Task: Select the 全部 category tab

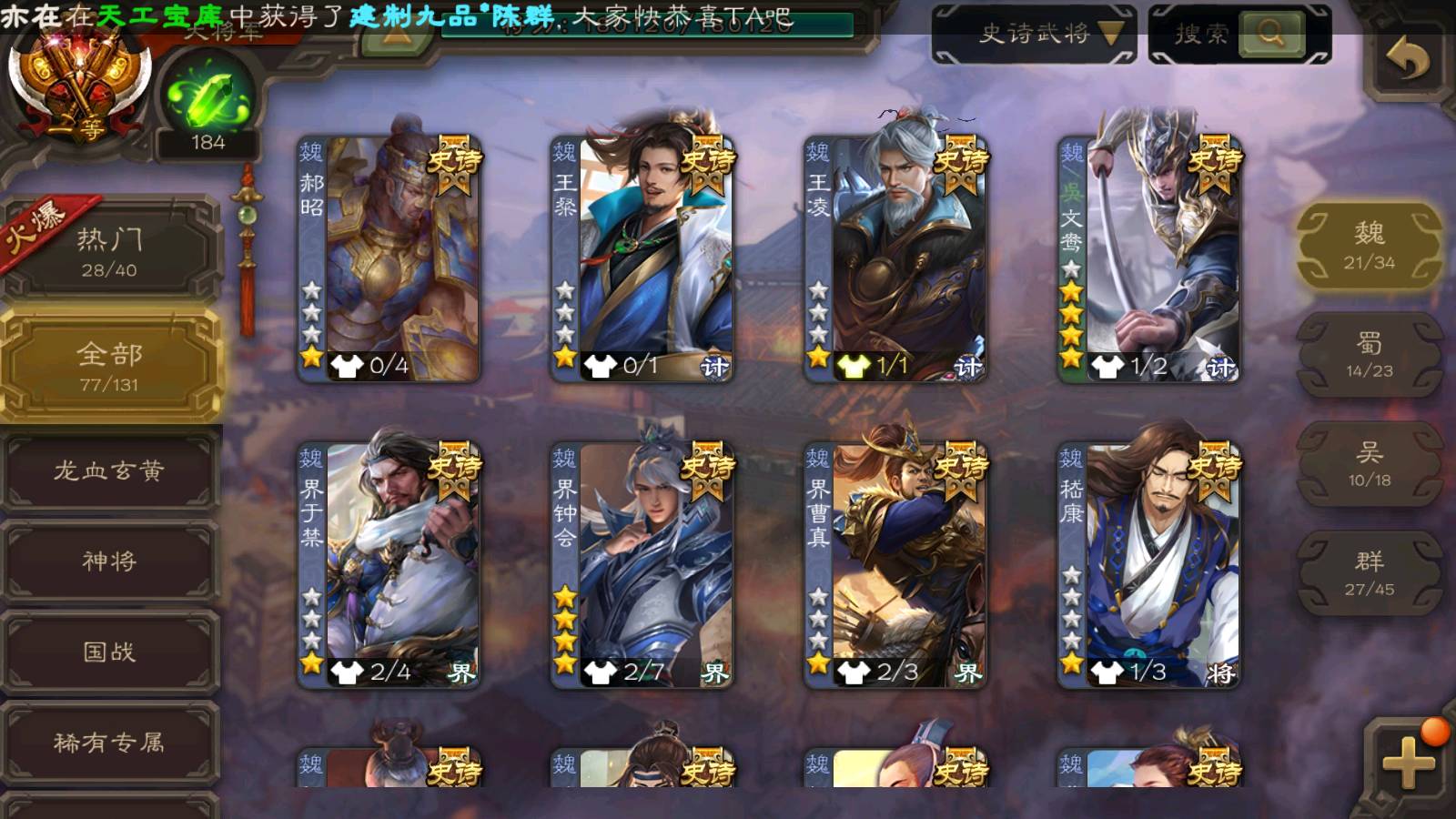Action: pos(109,366)
